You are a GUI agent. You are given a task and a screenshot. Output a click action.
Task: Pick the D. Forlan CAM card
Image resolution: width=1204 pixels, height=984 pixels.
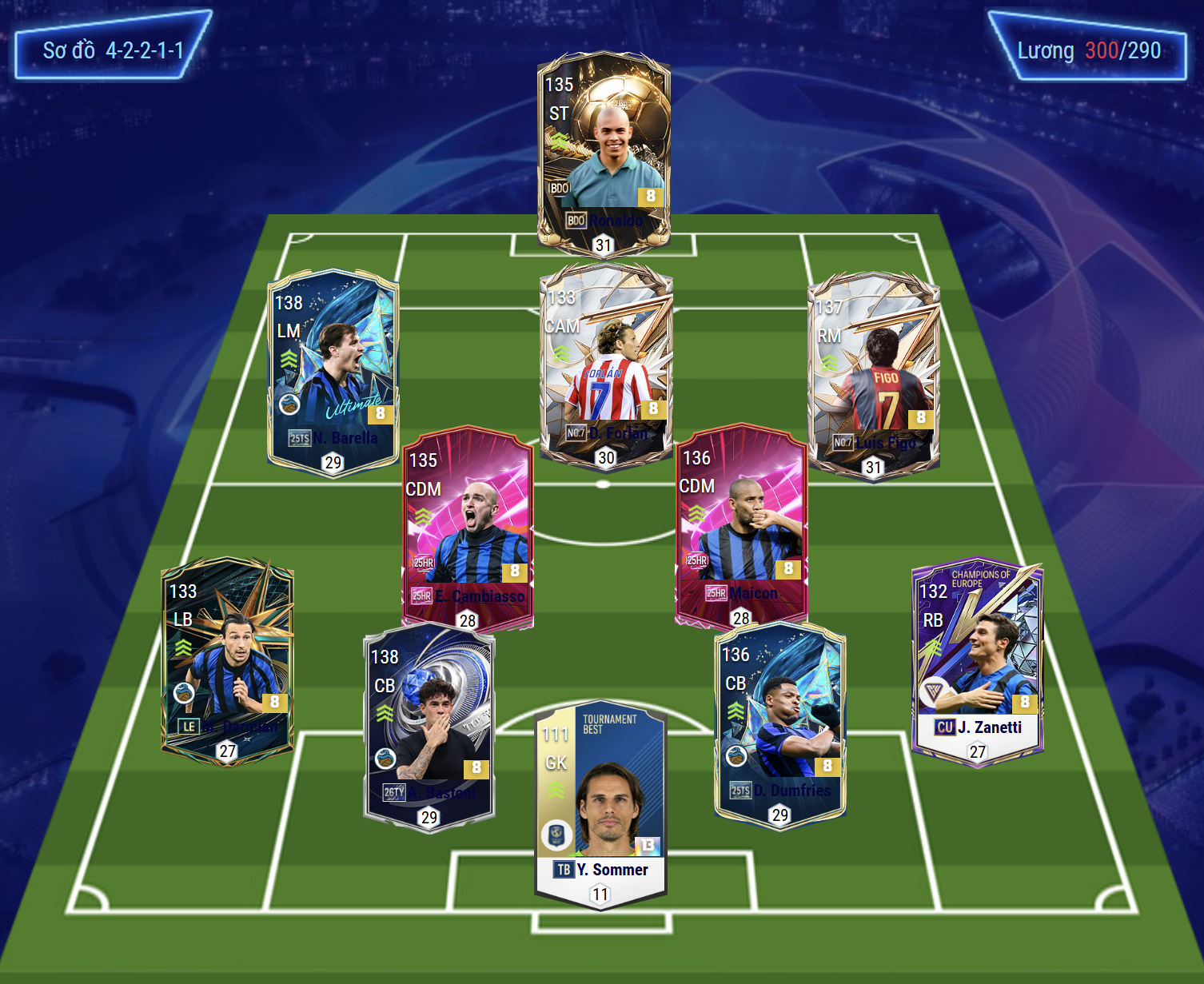pos(605,364)
